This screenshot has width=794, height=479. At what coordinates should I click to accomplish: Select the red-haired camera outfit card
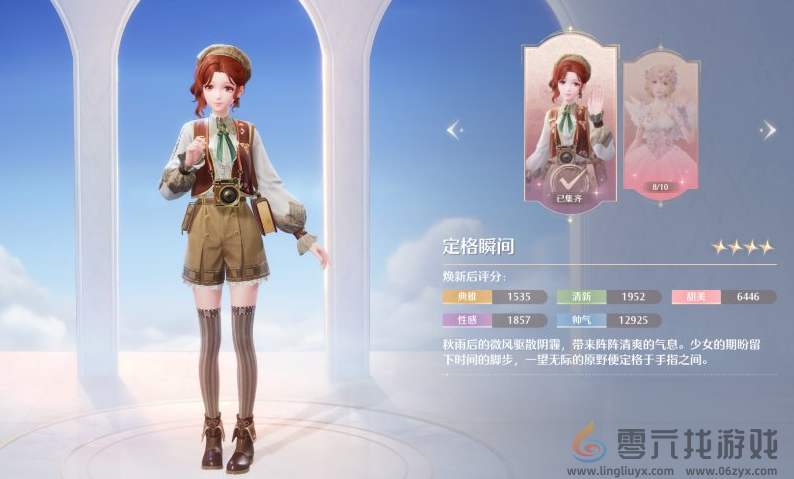point(569,120)
